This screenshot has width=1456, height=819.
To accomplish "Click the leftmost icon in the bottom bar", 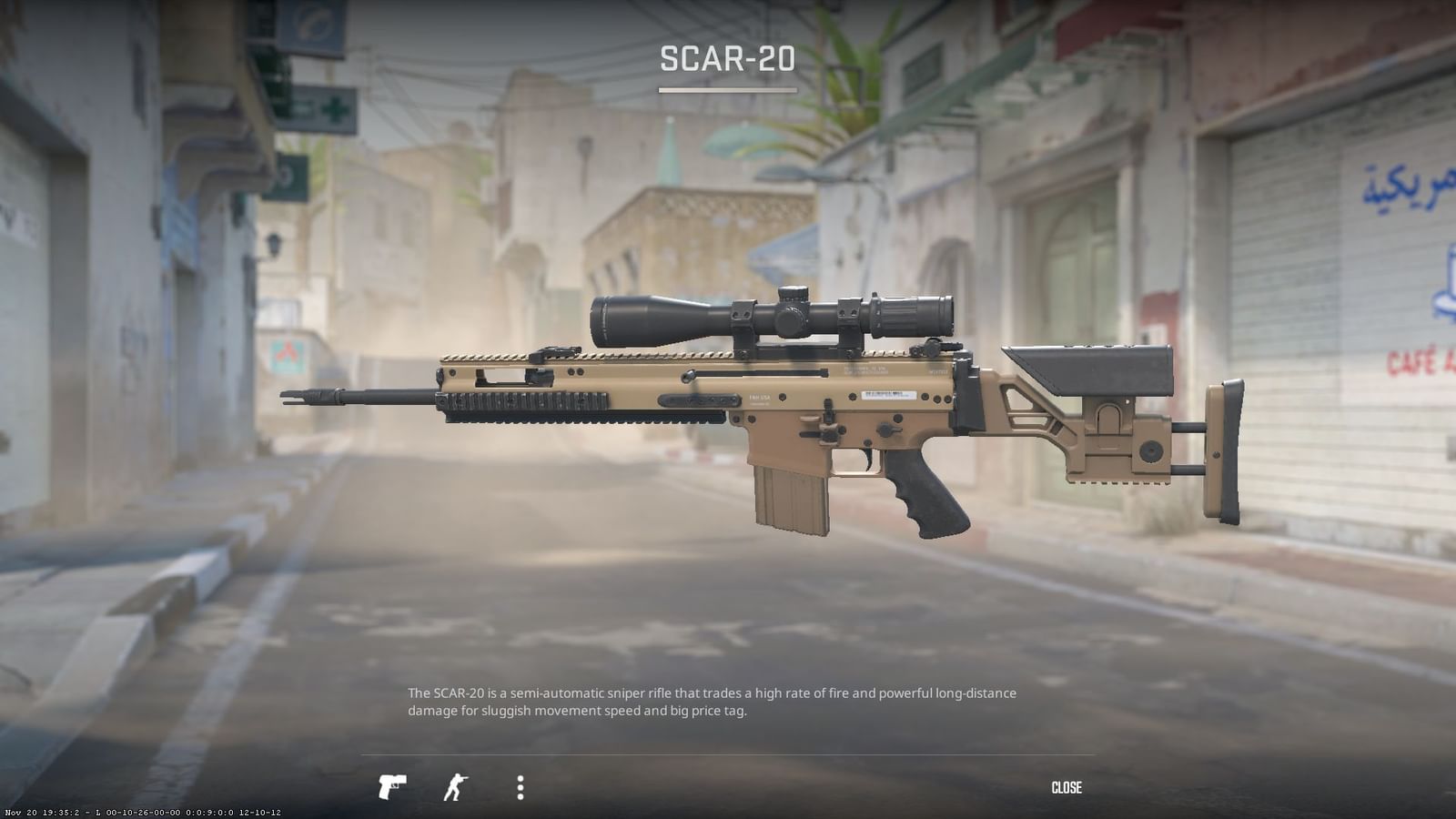I will (391, 786).
